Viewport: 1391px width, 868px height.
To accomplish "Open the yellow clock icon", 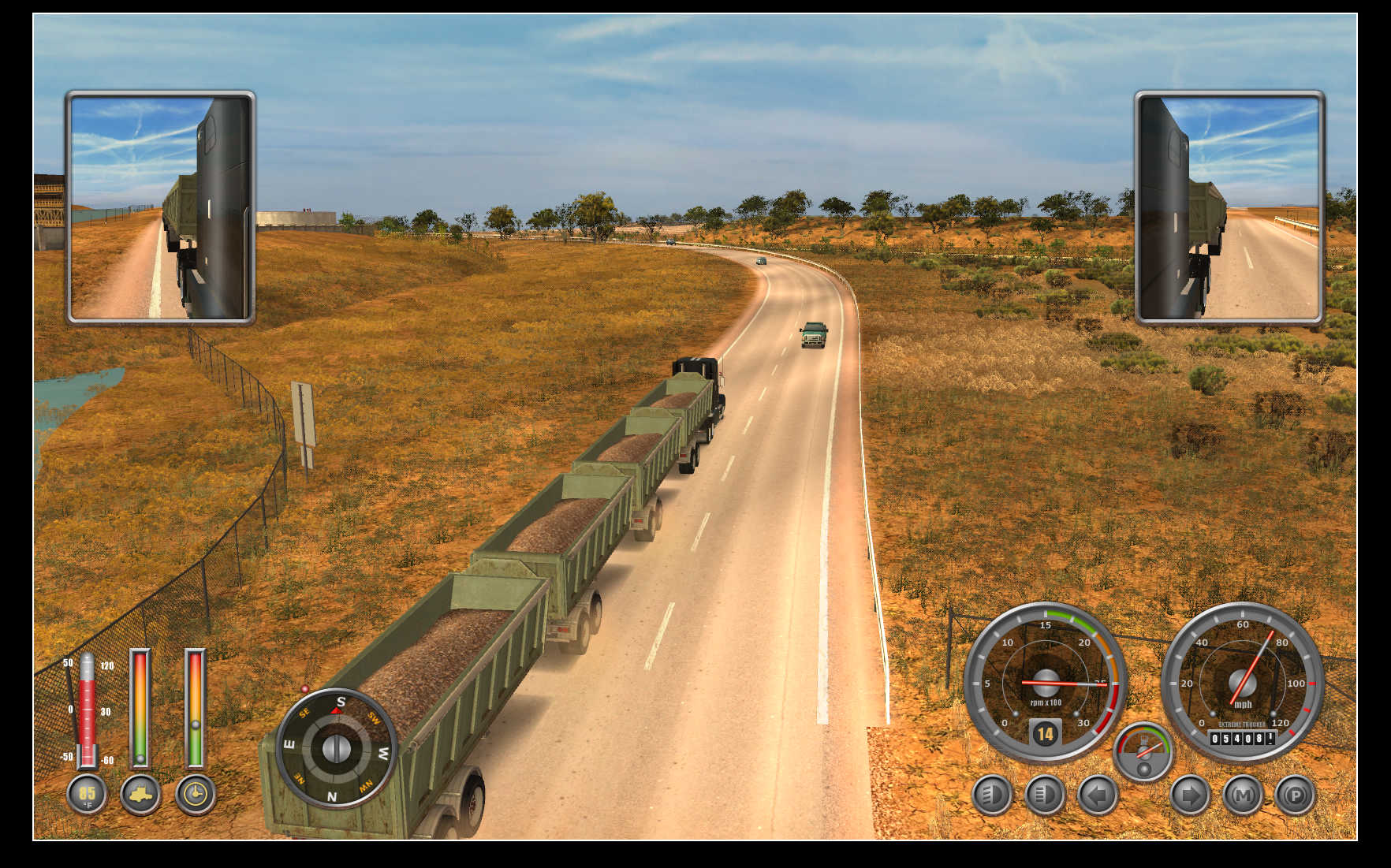I will (195, 794).
